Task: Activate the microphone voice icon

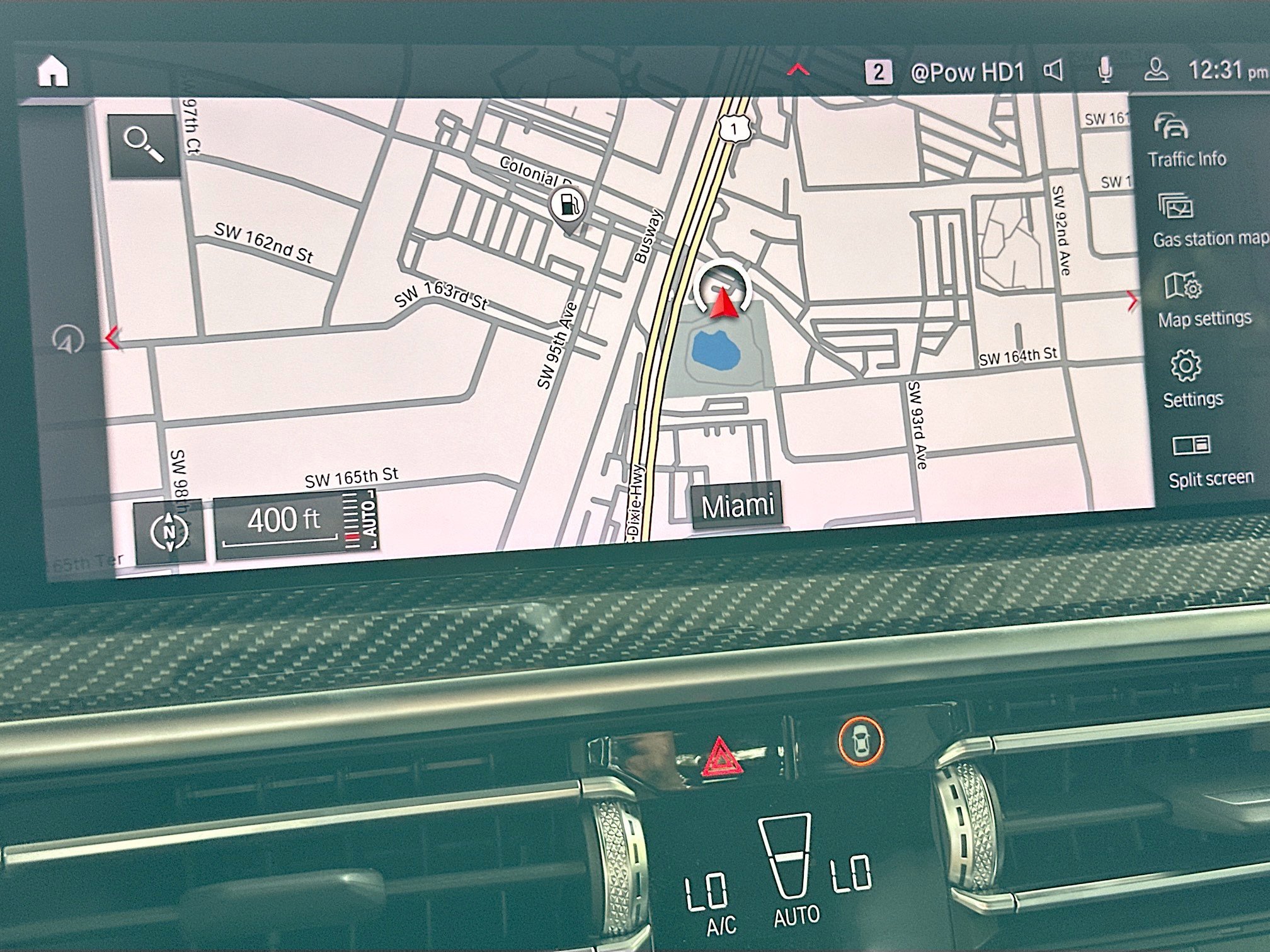Action: click(1105, 71)
